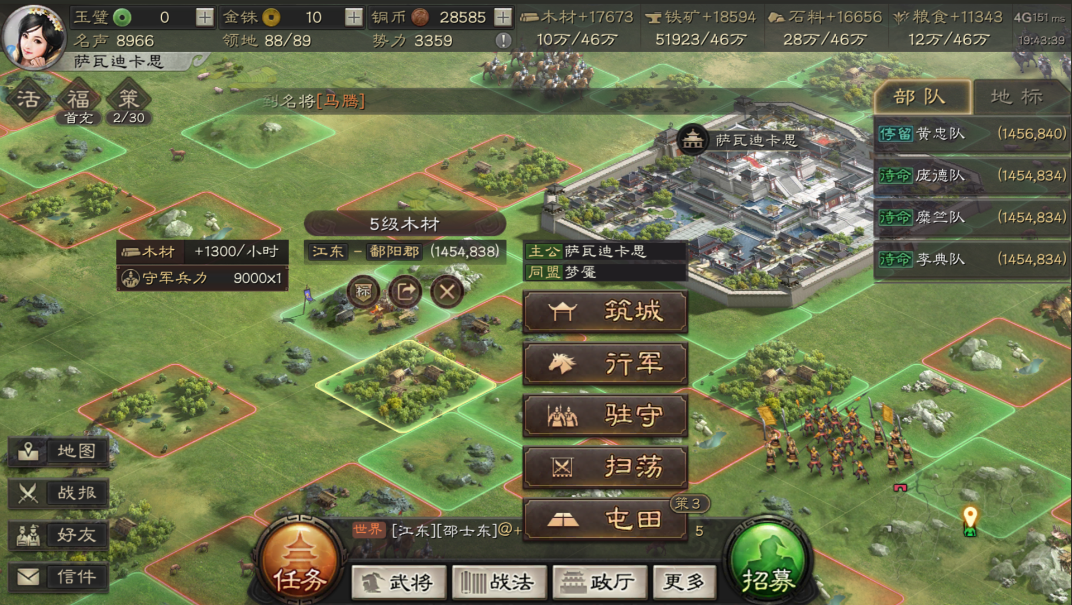Add 玉璧 jade with the plus button
Screen dimensions: 1072x605
tap(204, 17)
